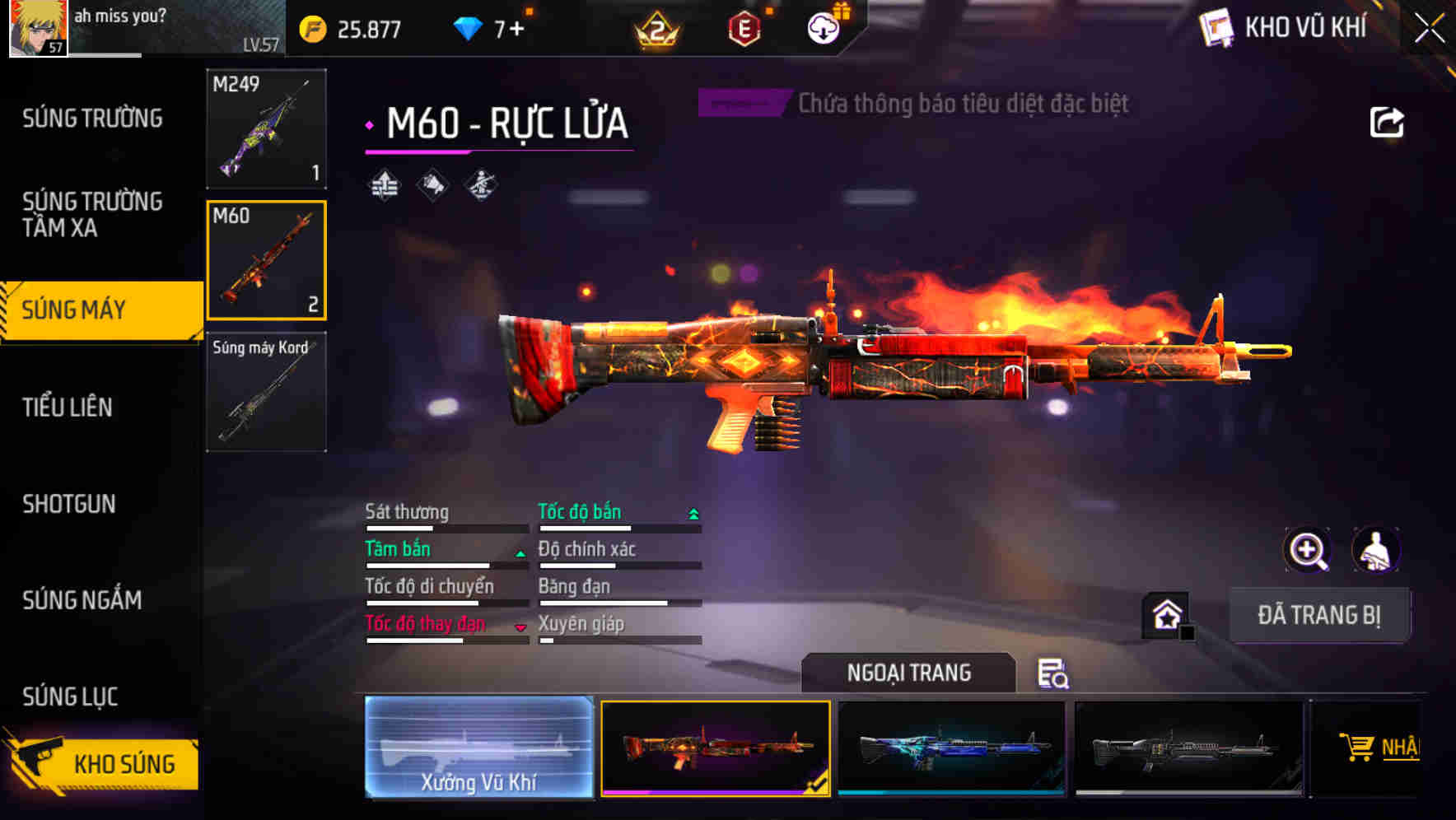Select the Súng máy Kord weapon

tap(265, 393)
